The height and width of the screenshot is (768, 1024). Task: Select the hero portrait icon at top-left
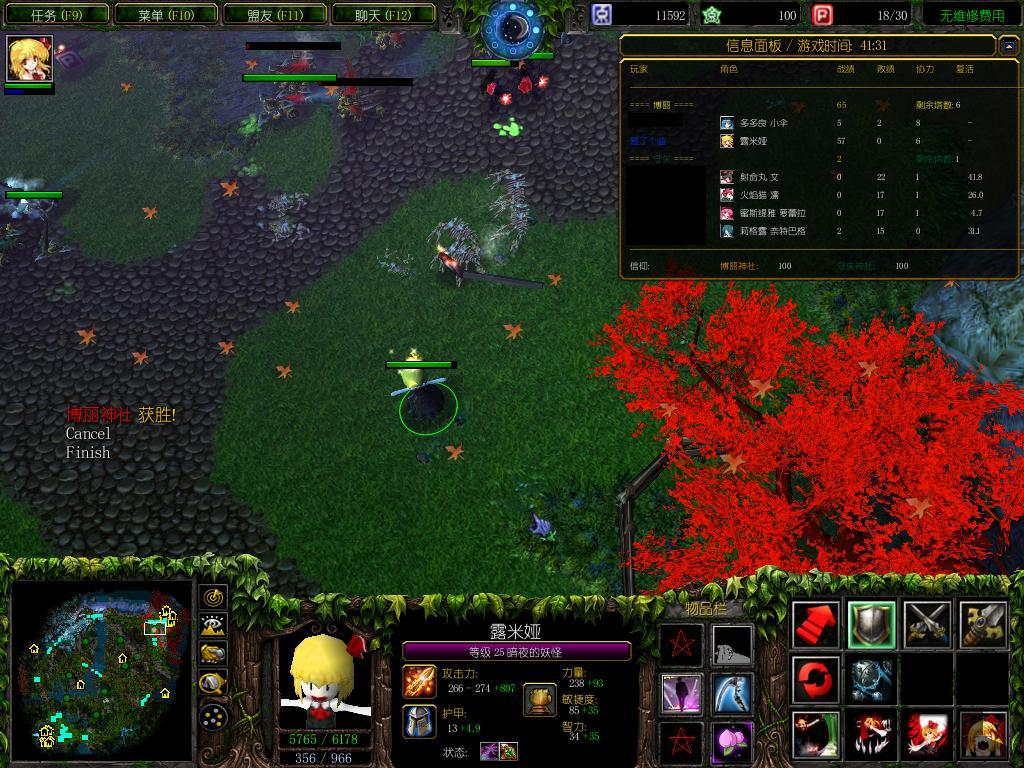(29, 59)
